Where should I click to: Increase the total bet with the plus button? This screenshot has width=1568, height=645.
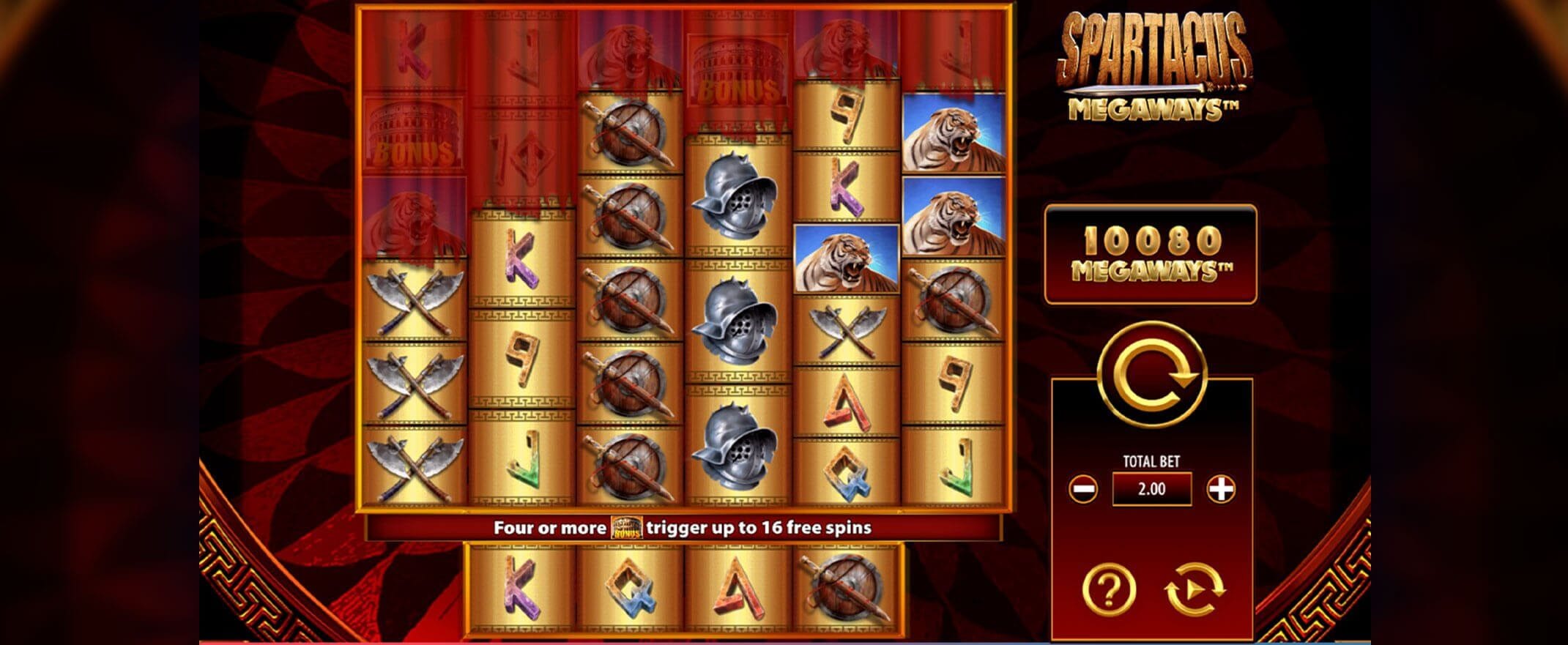1220,488
